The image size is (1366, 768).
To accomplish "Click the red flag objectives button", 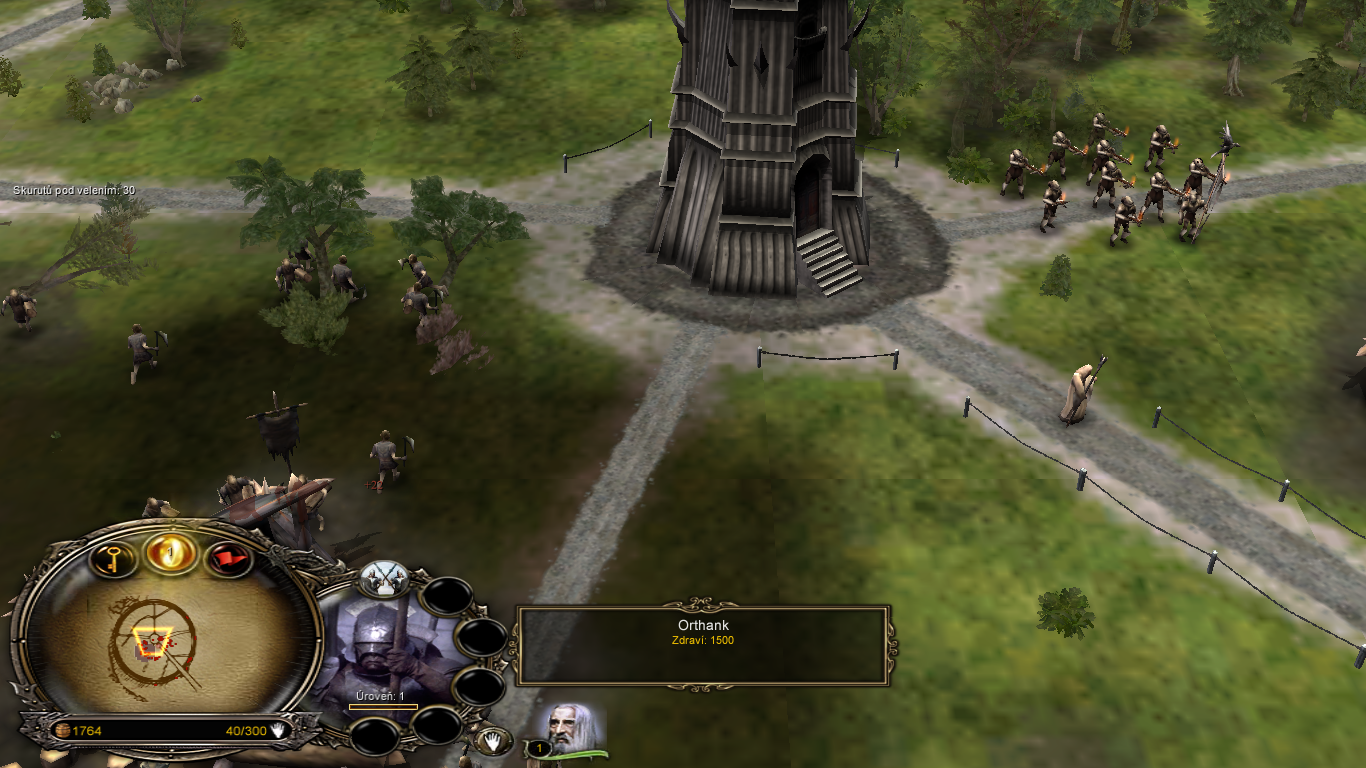I will 229,558.
